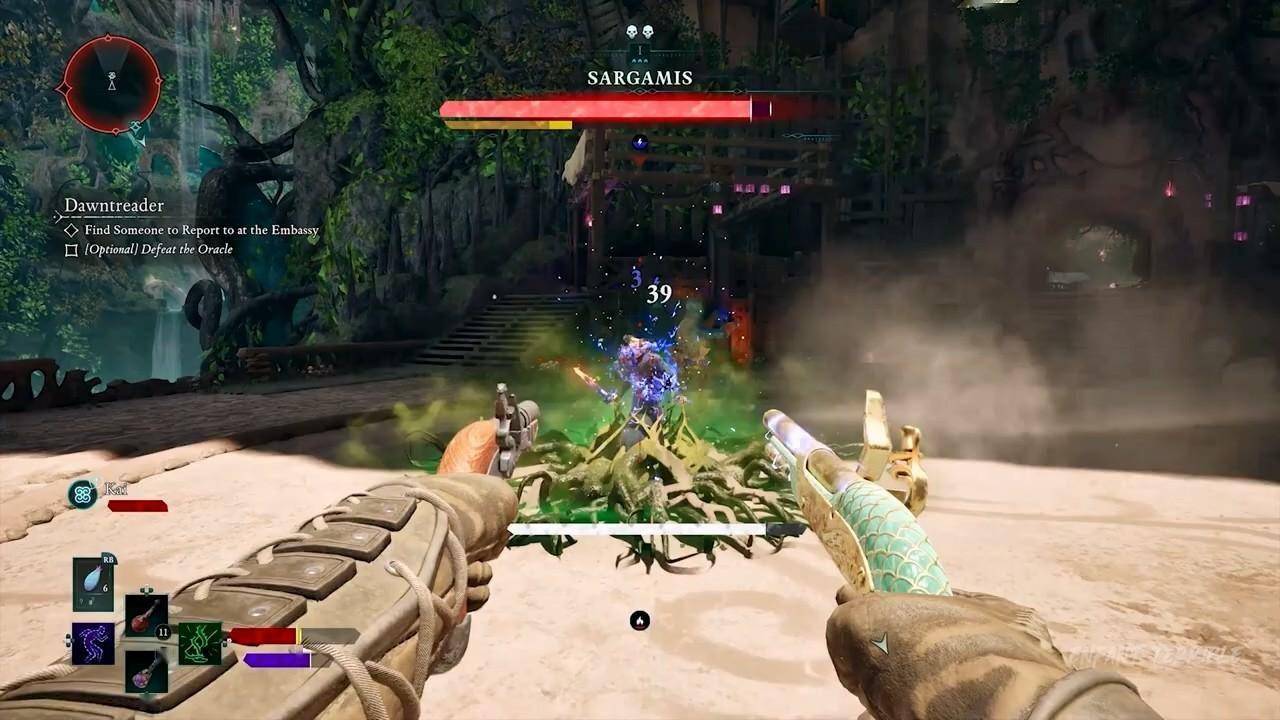Image resolution: width=1280 pixels, height=720 pixels.
Task: Select the Dawntreader quest title
Action: (x=114, y=206)
